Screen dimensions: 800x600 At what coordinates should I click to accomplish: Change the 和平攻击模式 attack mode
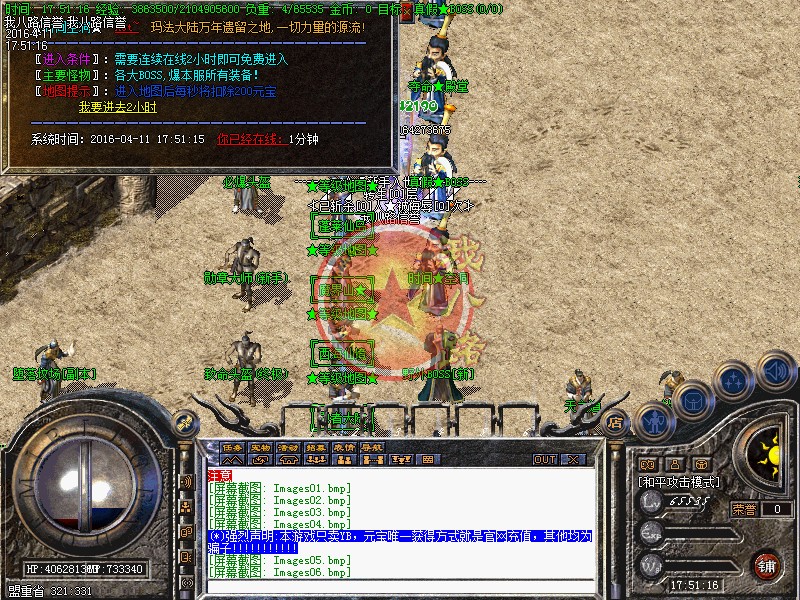680,482
